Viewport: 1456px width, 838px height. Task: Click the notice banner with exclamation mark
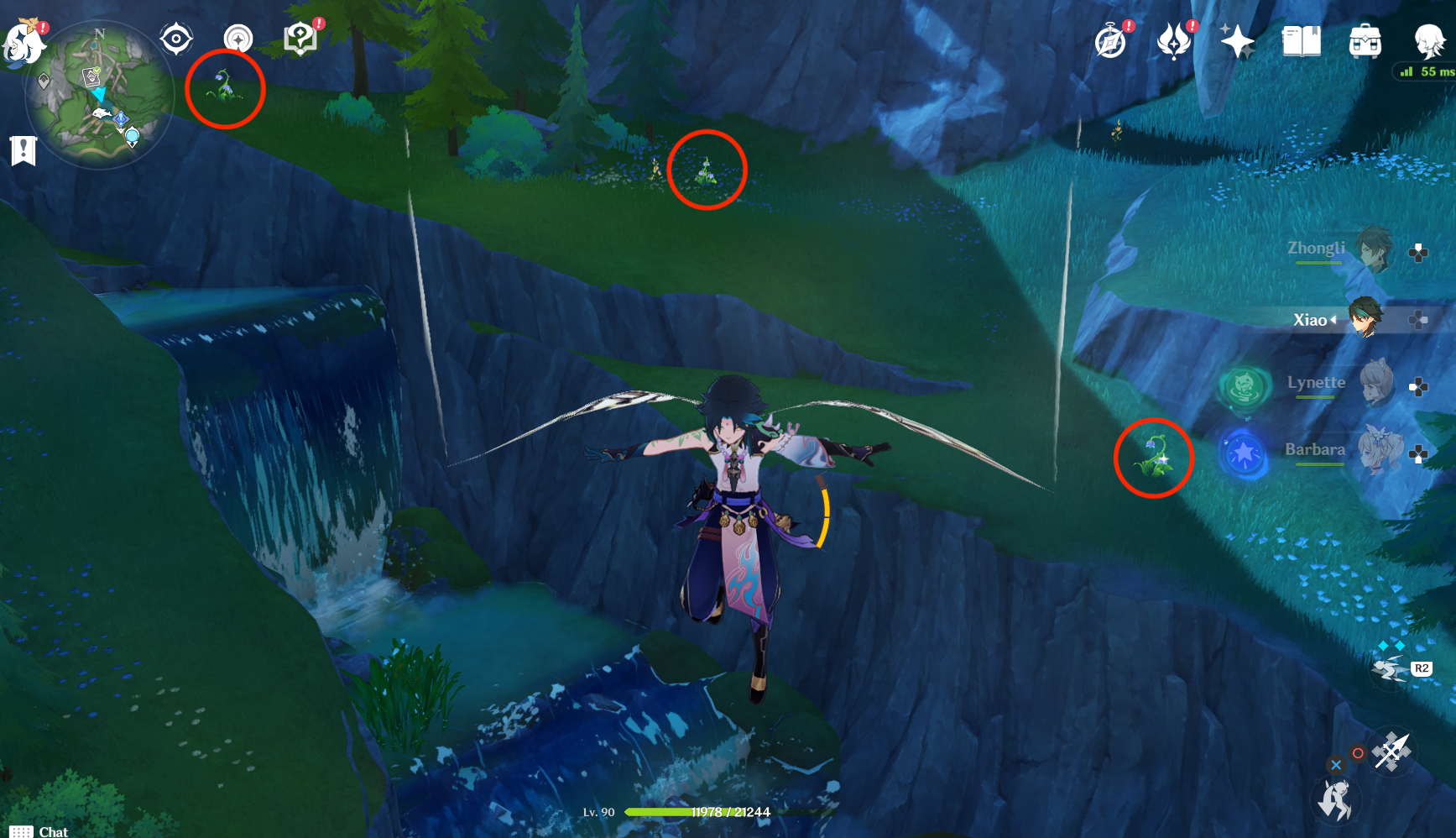25,151
